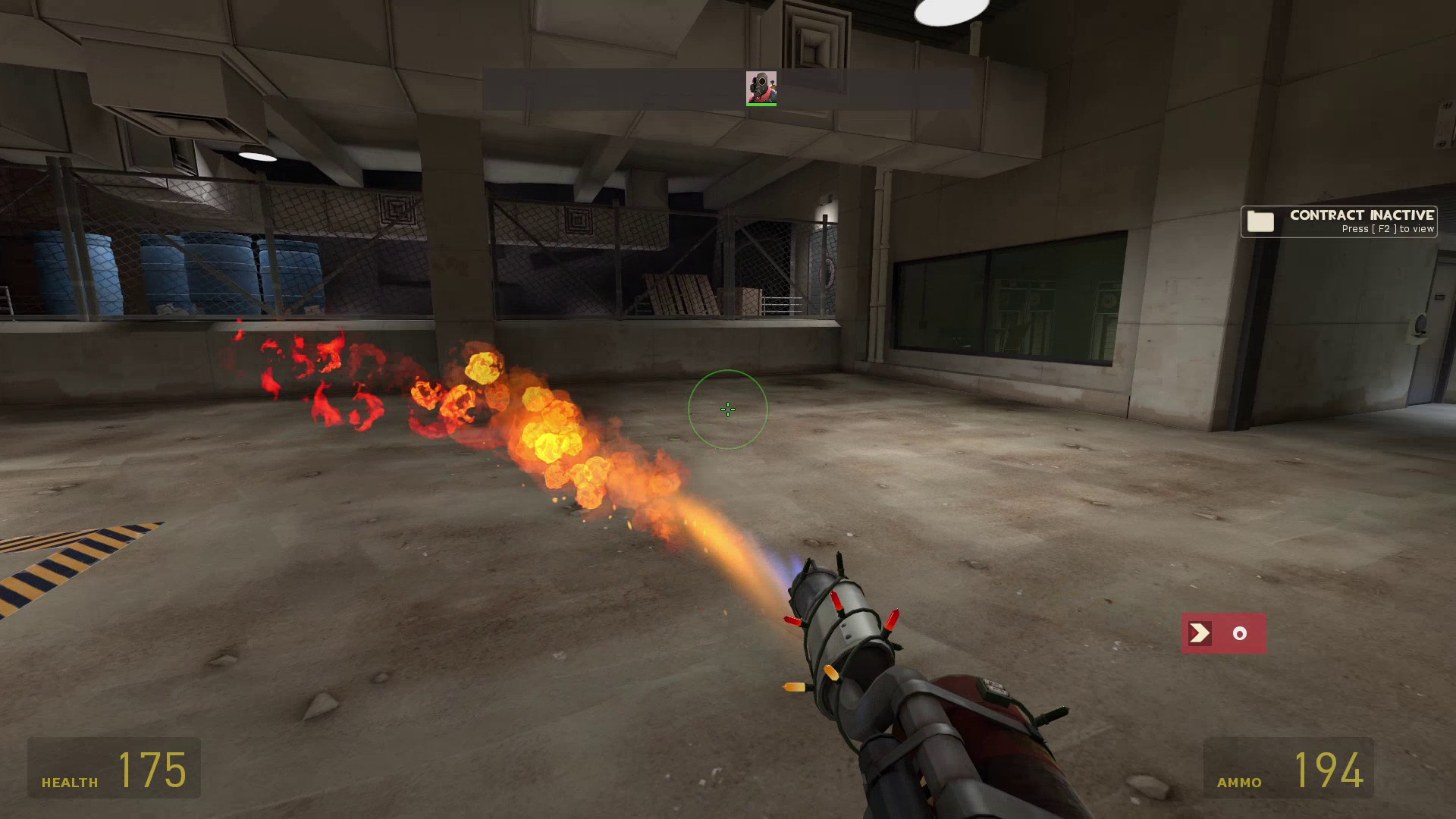Screen dimensions: 1456x819
Task: Click the Pyro class portrait at top
Action: click(x=761, y=86)
